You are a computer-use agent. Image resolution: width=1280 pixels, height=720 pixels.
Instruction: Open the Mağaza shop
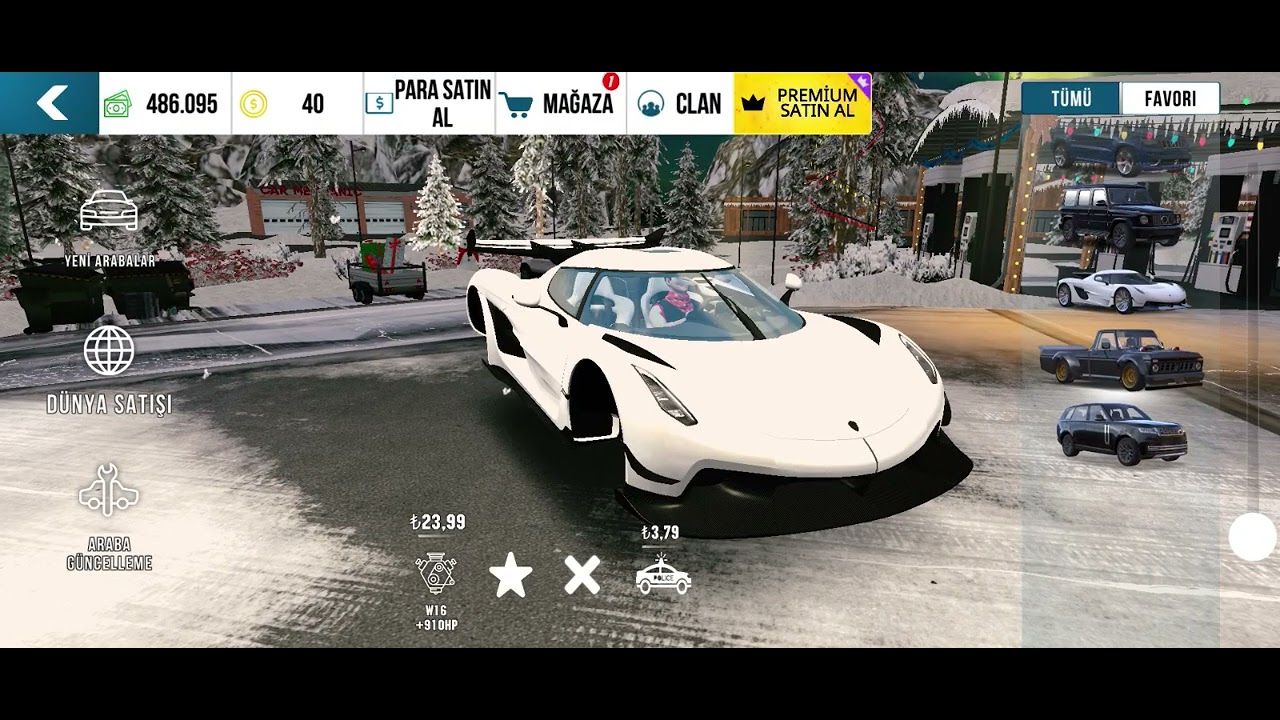[x=561, y=103]
